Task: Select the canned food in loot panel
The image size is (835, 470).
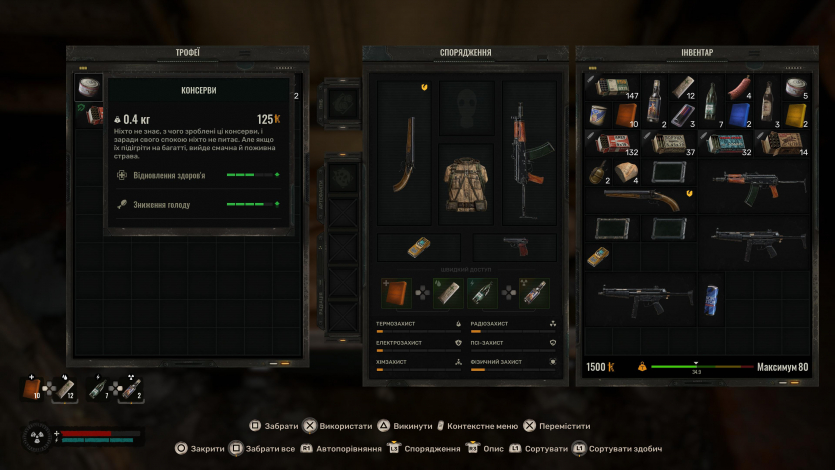Action: pos(89,88)
